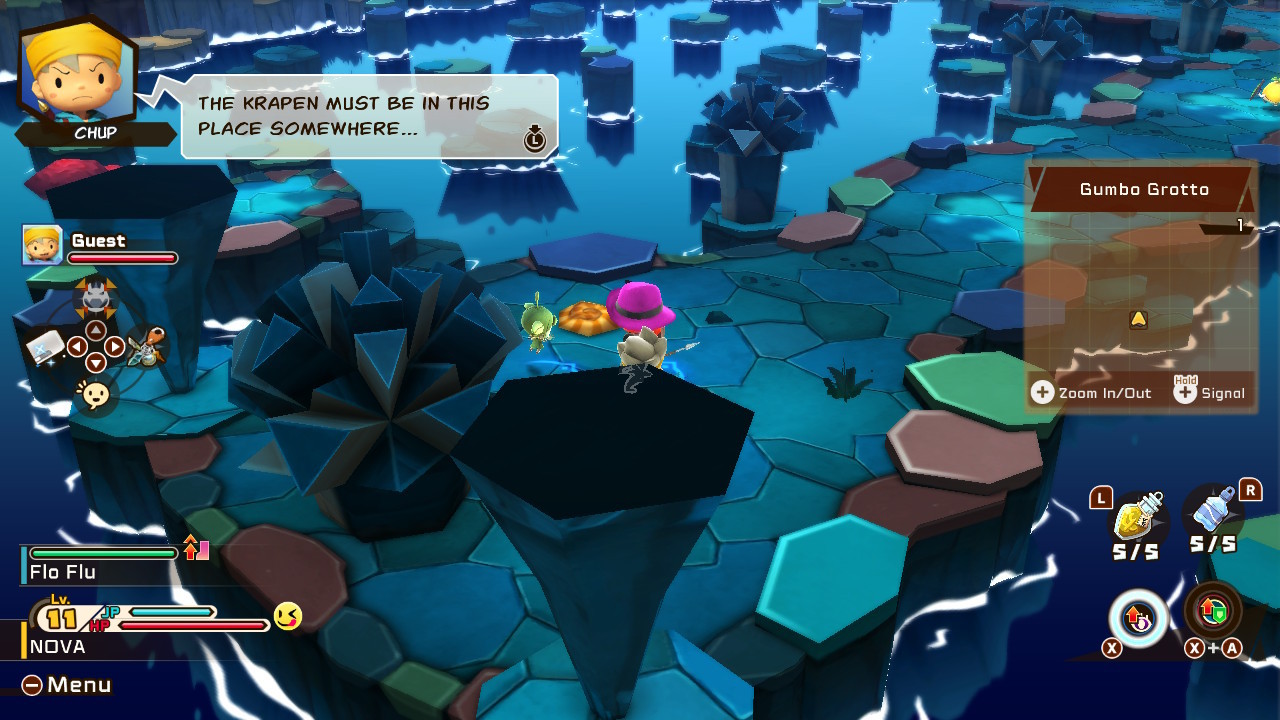Select the Flo Flu companion panel
This screenshot has width=1280, height=720.
tap(100, 564)
